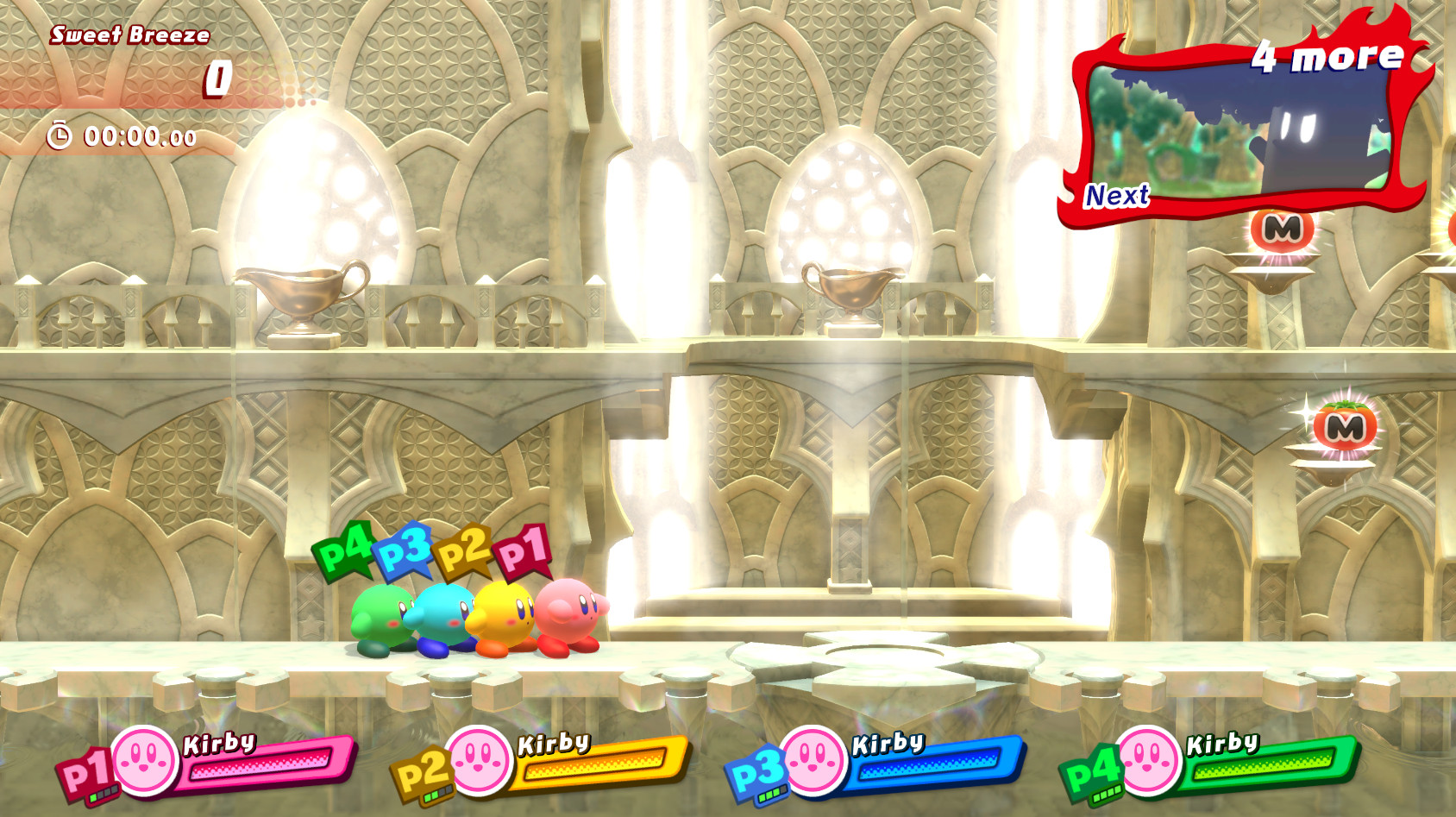Select the Sweet Breeze stage title
This screenshot has height=817, width=1456.
point(129,35)
